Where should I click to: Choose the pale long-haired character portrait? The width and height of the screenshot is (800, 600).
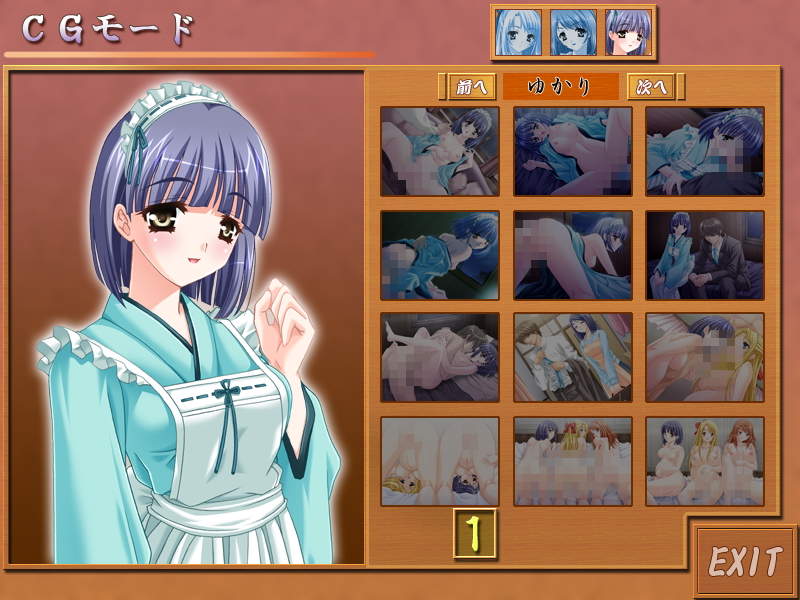(x=518, y=32)
